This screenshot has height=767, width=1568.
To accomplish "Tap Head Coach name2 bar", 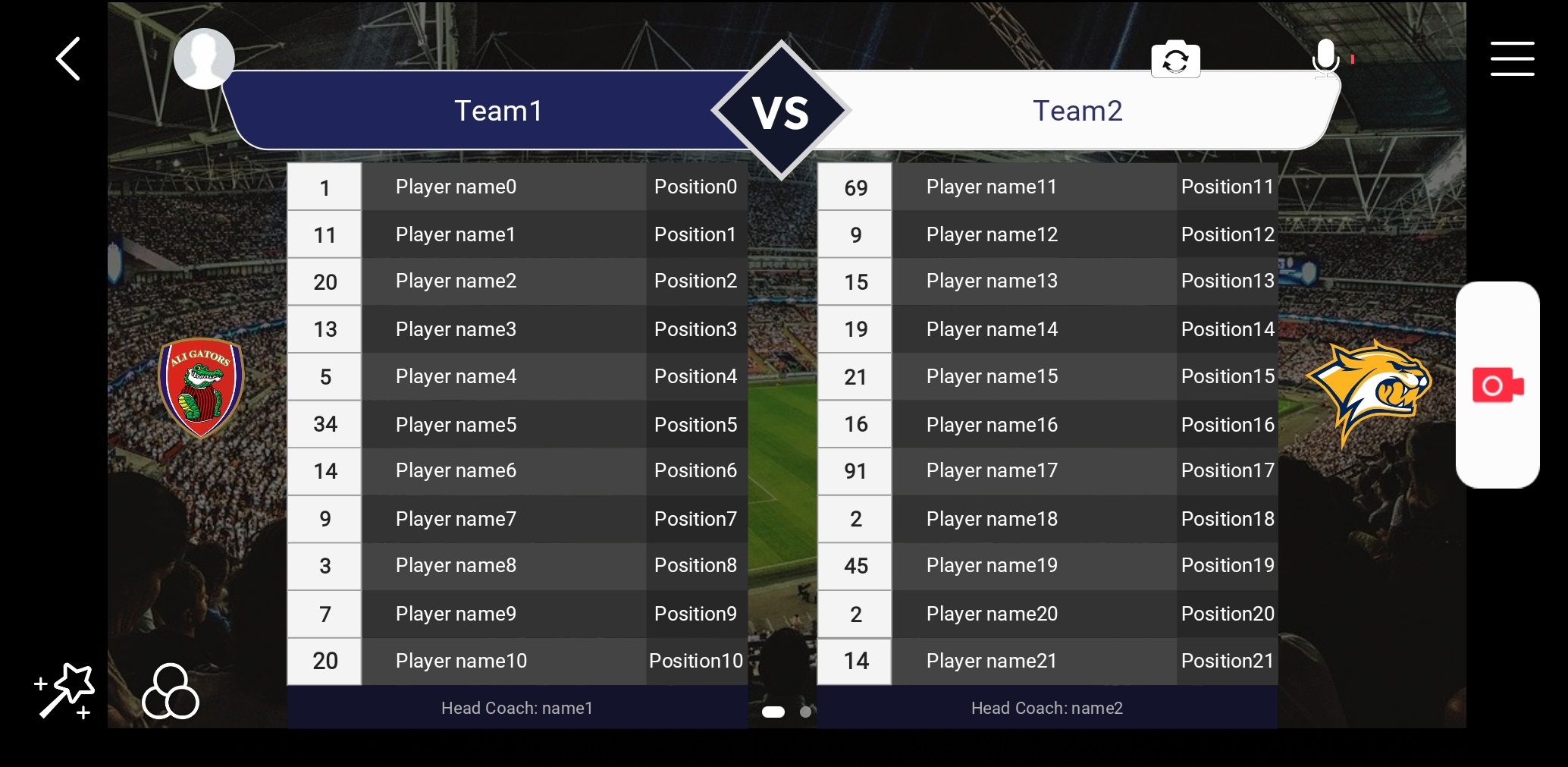I will pyautogui.click(x=1047, y=708).
